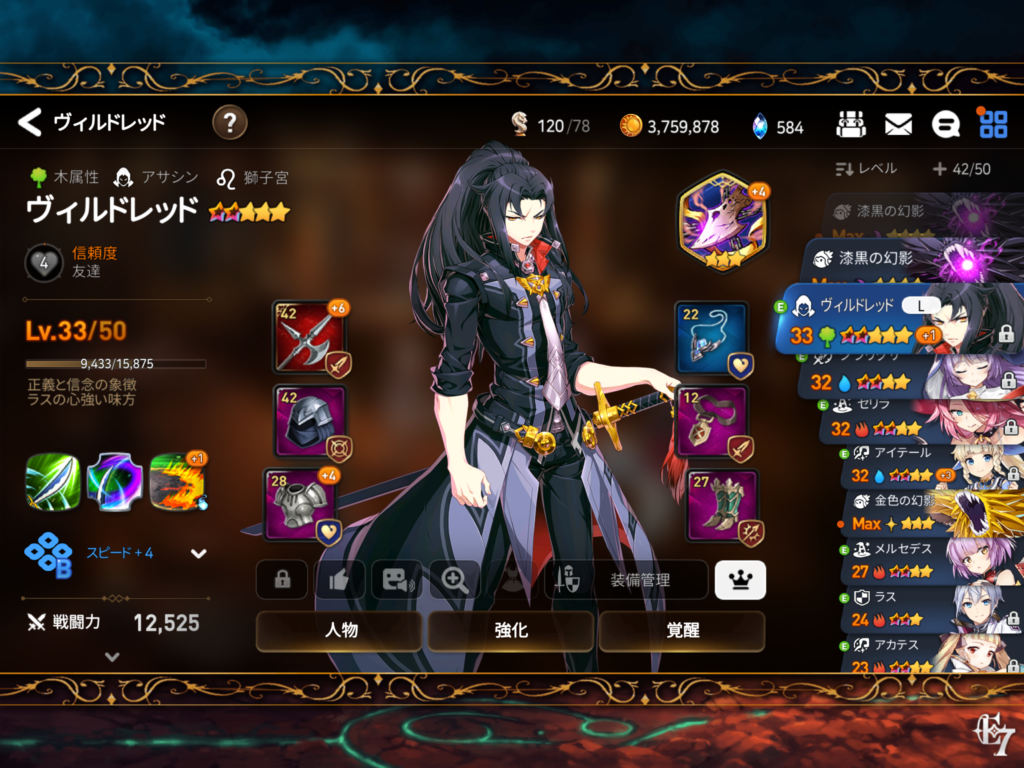This screenshot has height=768, width=1024.
Task: Open the mail envelope icon
Action: pyautogui.click(x=898, y=124)
